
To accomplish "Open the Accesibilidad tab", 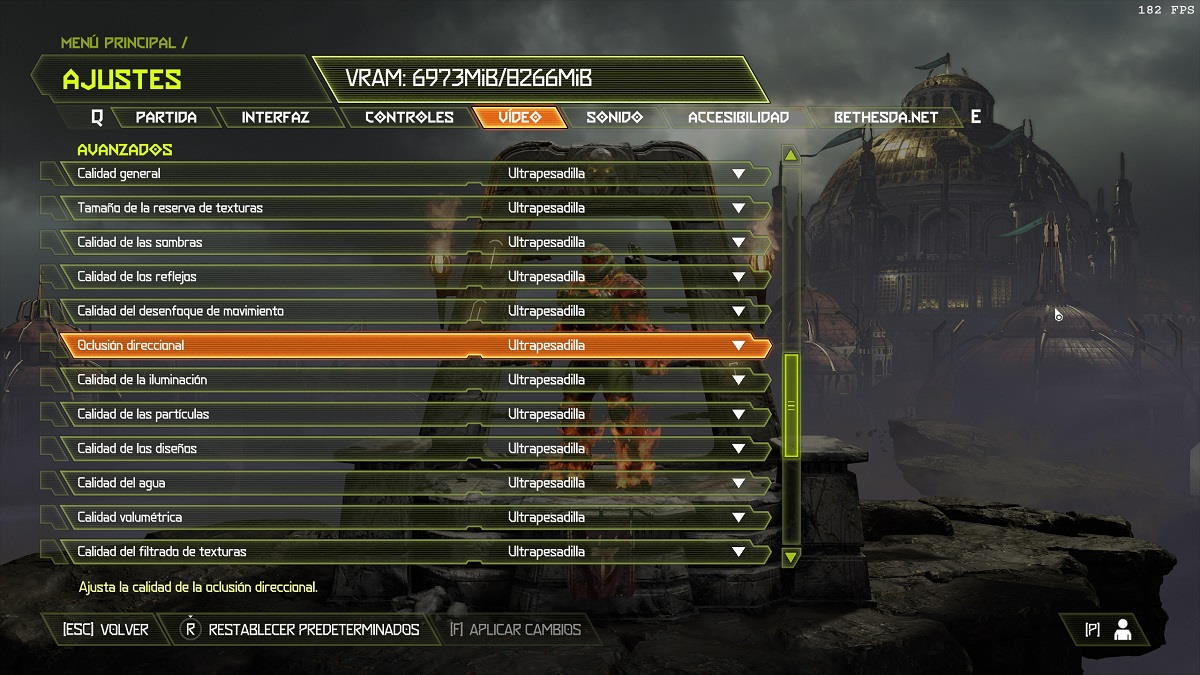I will [x=738, y=117].
